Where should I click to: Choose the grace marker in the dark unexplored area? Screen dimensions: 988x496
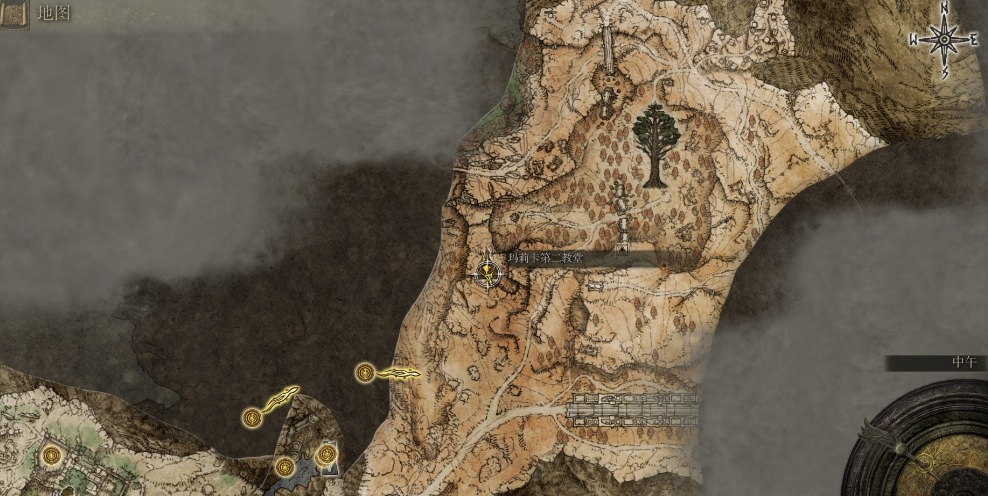252,418
